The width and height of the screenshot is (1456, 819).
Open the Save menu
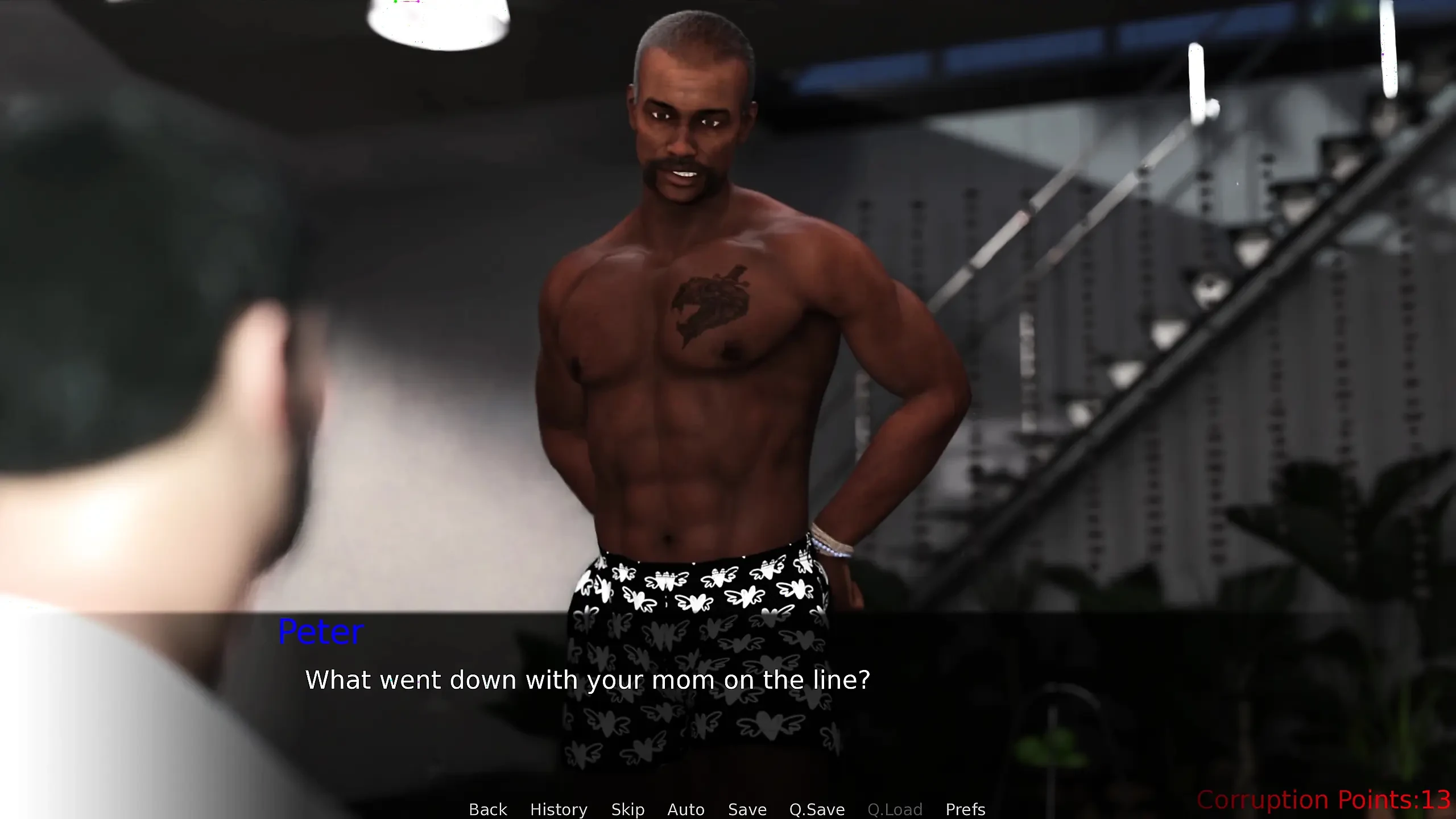point(747,809)
